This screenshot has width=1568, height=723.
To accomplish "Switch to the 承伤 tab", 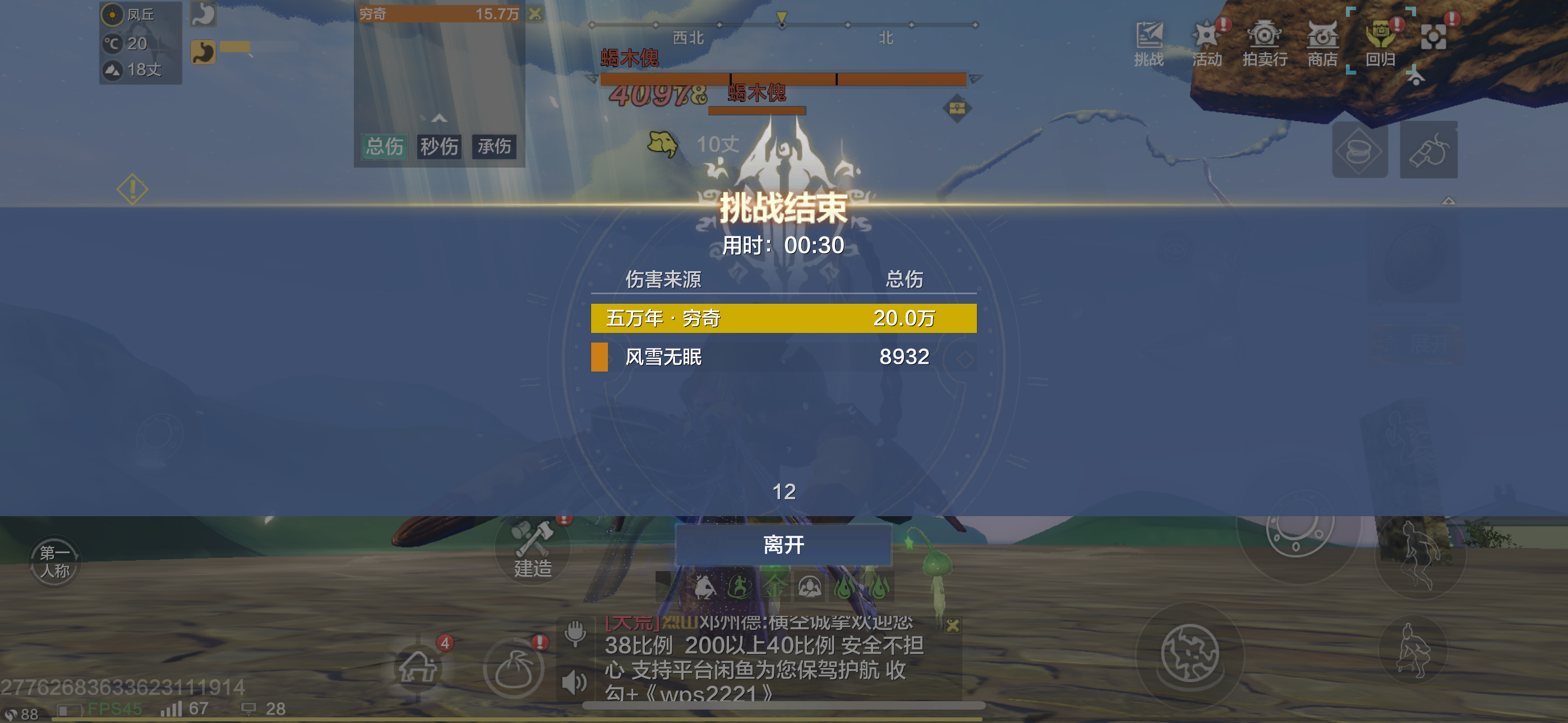I will [x=494, y=147].
